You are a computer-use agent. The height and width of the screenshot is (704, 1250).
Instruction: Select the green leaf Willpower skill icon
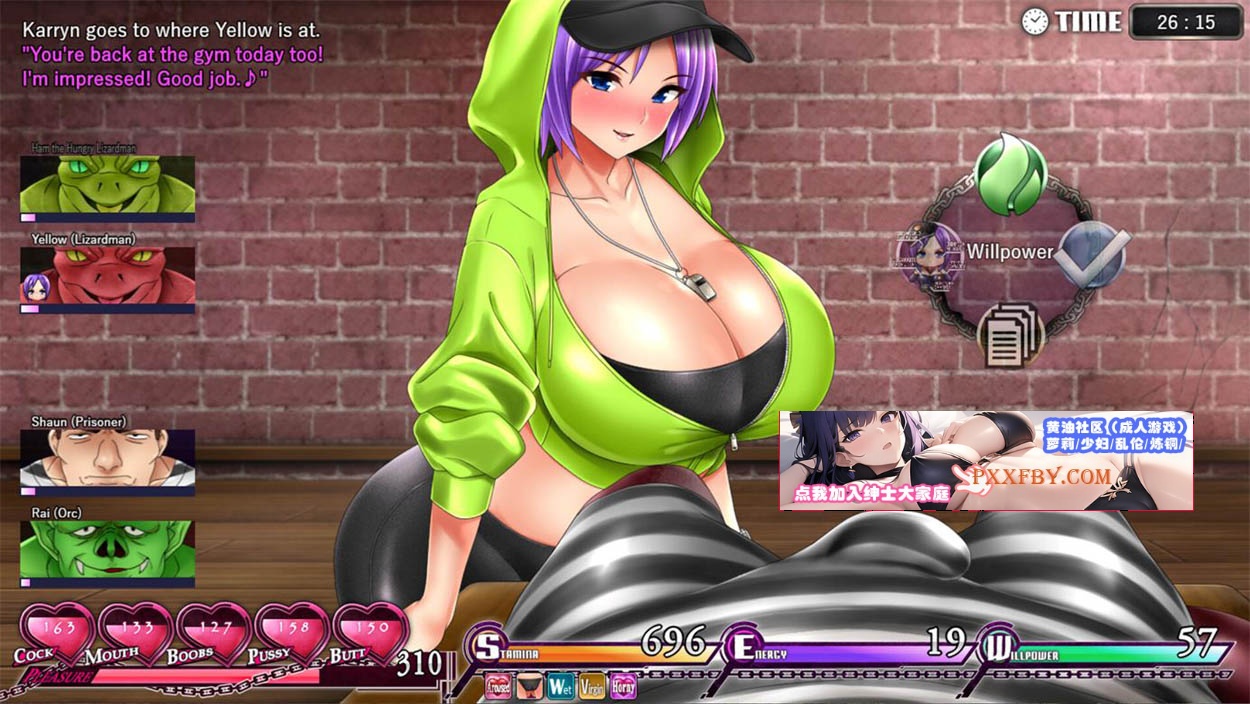(1009, 175)
